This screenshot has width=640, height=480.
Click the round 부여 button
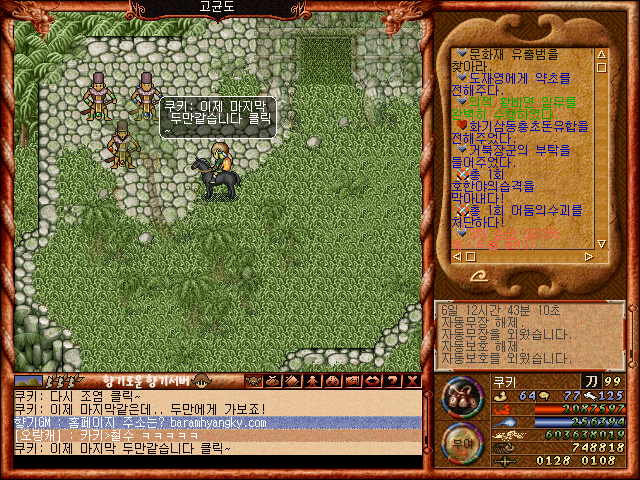pyautogui.click(x=461, y=441)
